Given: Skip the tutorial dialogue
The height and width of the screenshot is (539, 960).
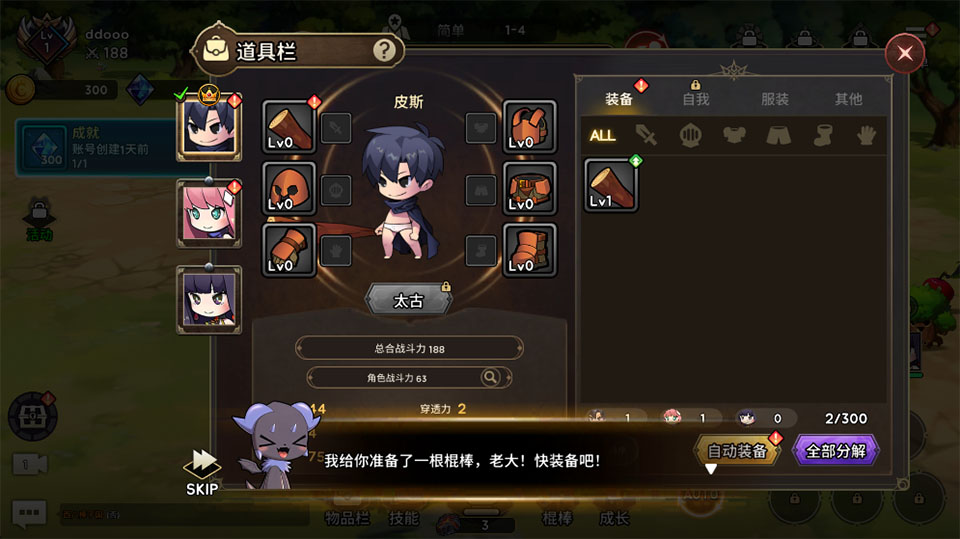Looking at the screenshot, I should coord(203,469).
